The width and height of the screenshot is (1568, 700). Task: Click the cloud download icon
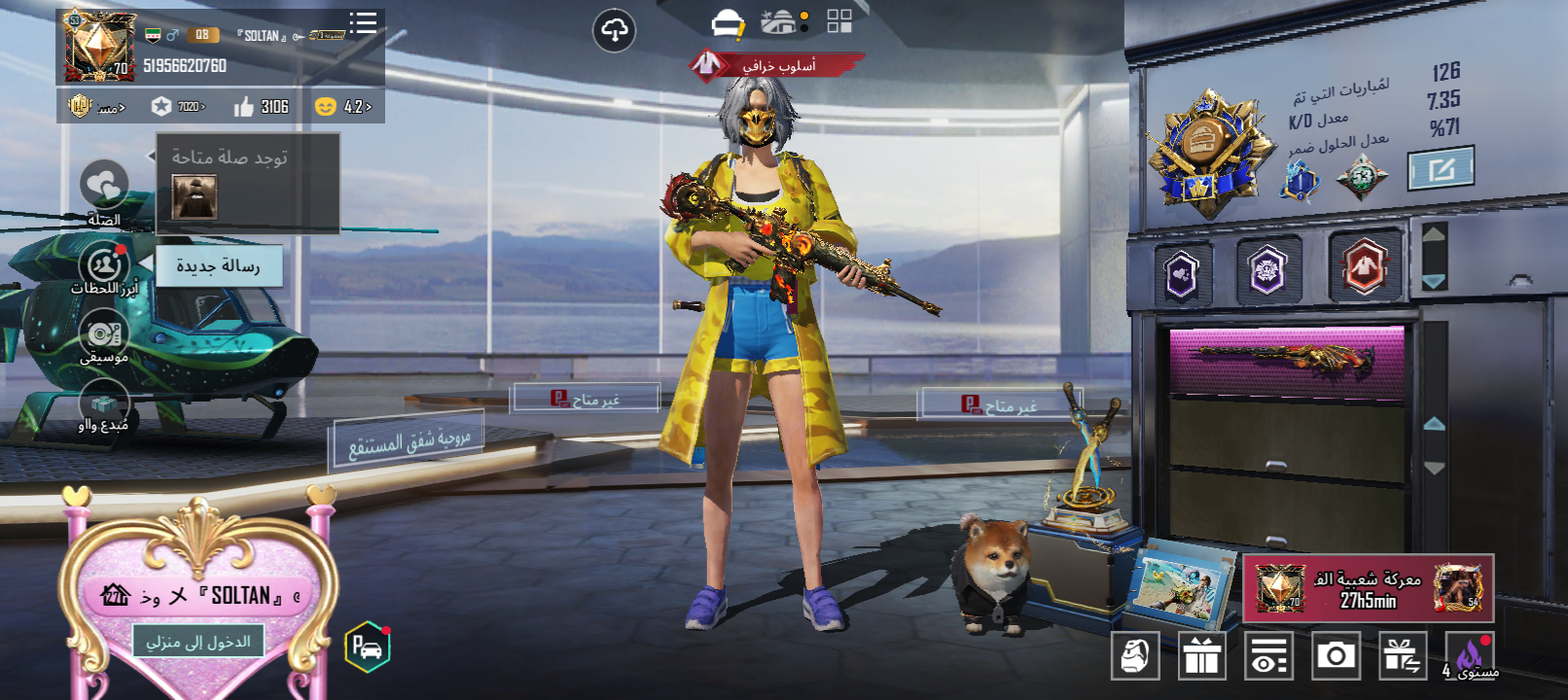(614, 31)
